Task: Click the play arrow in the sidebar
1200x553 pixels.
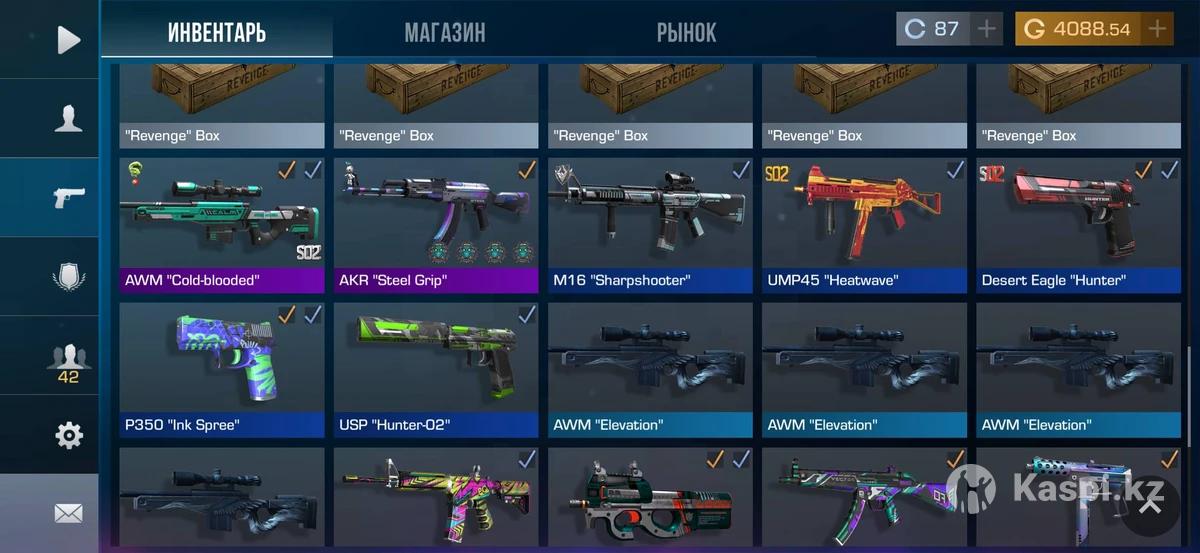Action: pyautogui.click(x=68, y=40)
